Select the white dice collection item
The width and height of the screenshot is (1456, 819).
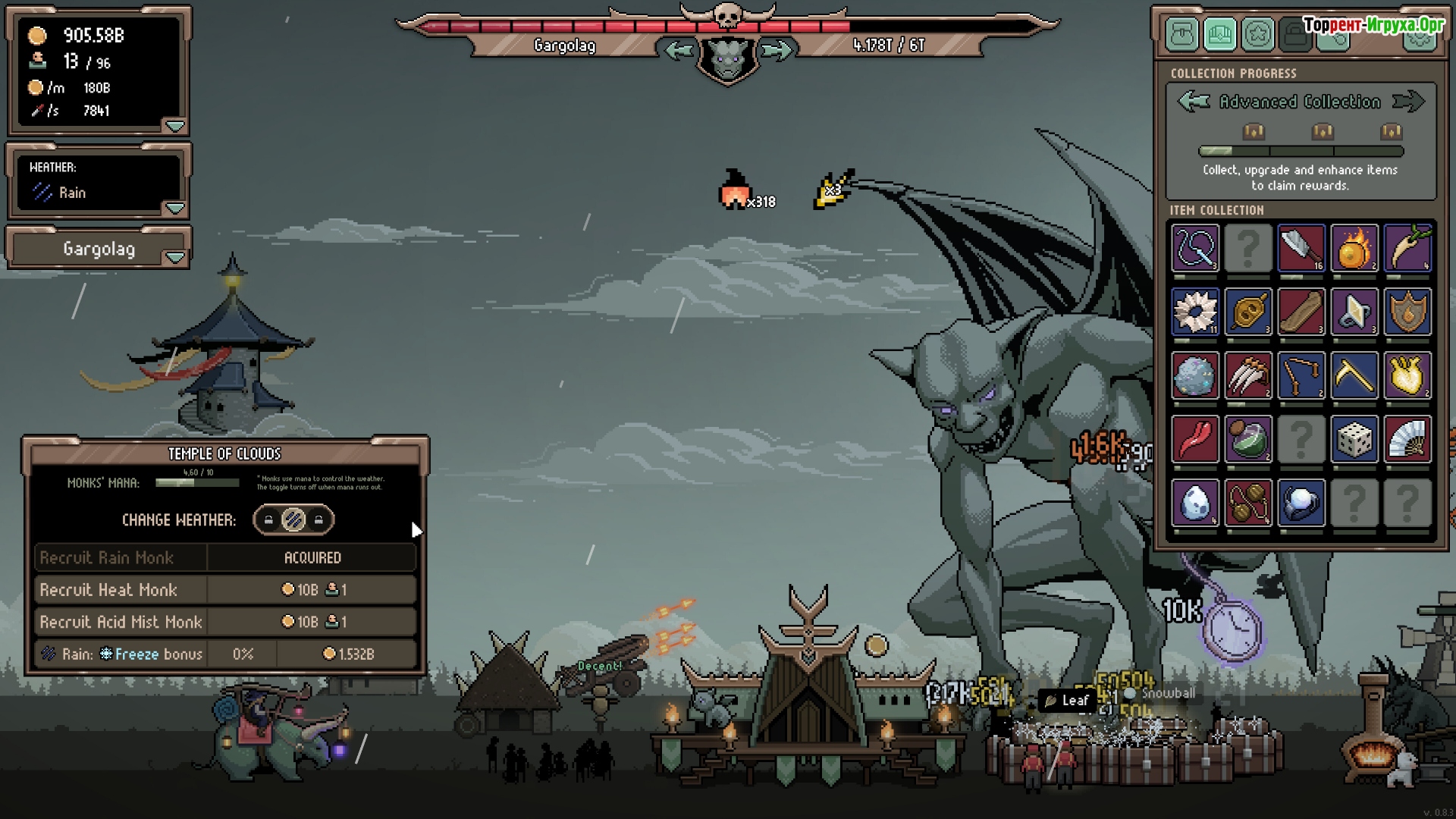click(x=1354, y=439)
